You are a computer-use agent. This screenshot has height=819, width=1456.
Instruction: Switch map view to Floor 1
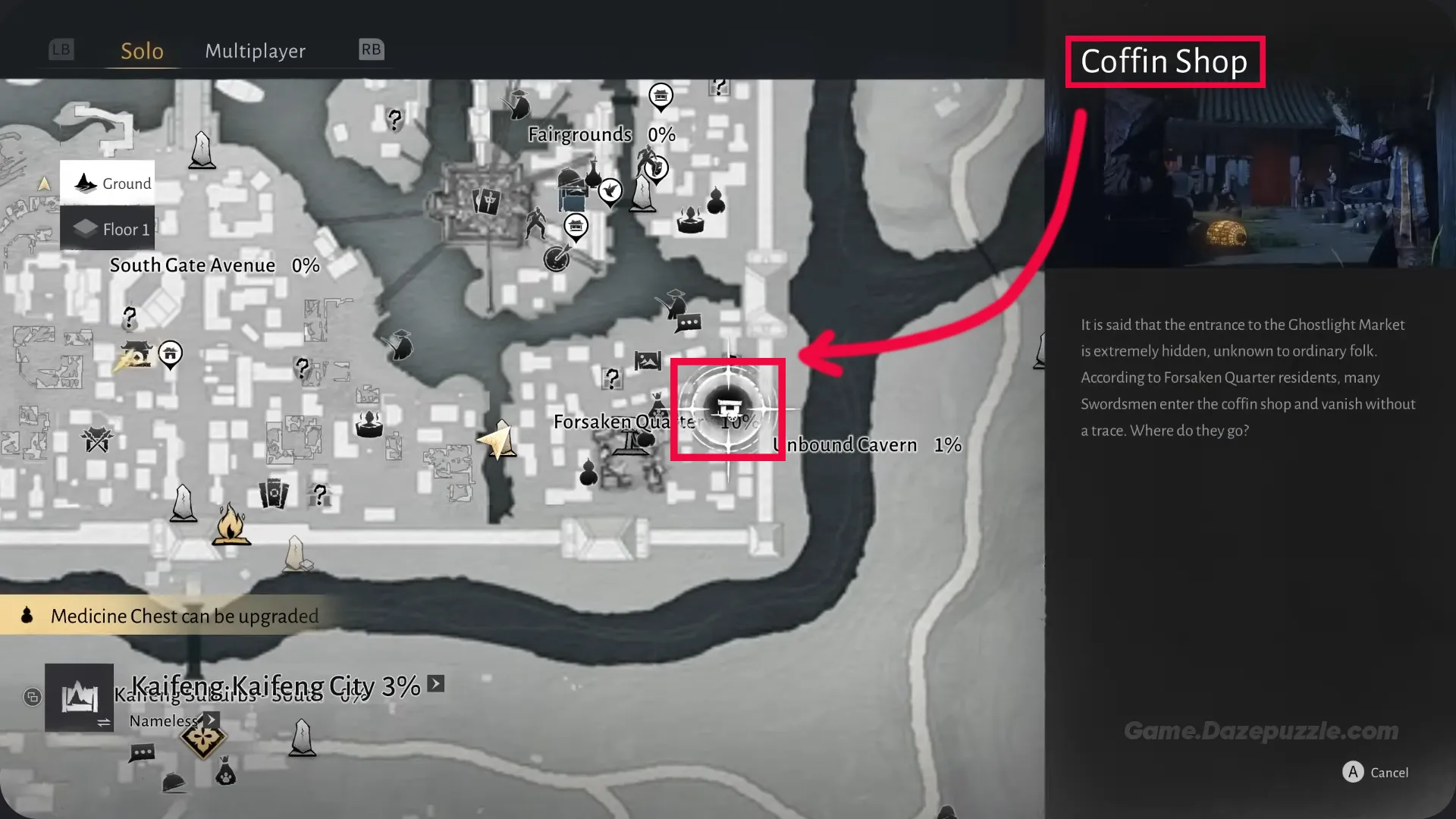point(107,229)
